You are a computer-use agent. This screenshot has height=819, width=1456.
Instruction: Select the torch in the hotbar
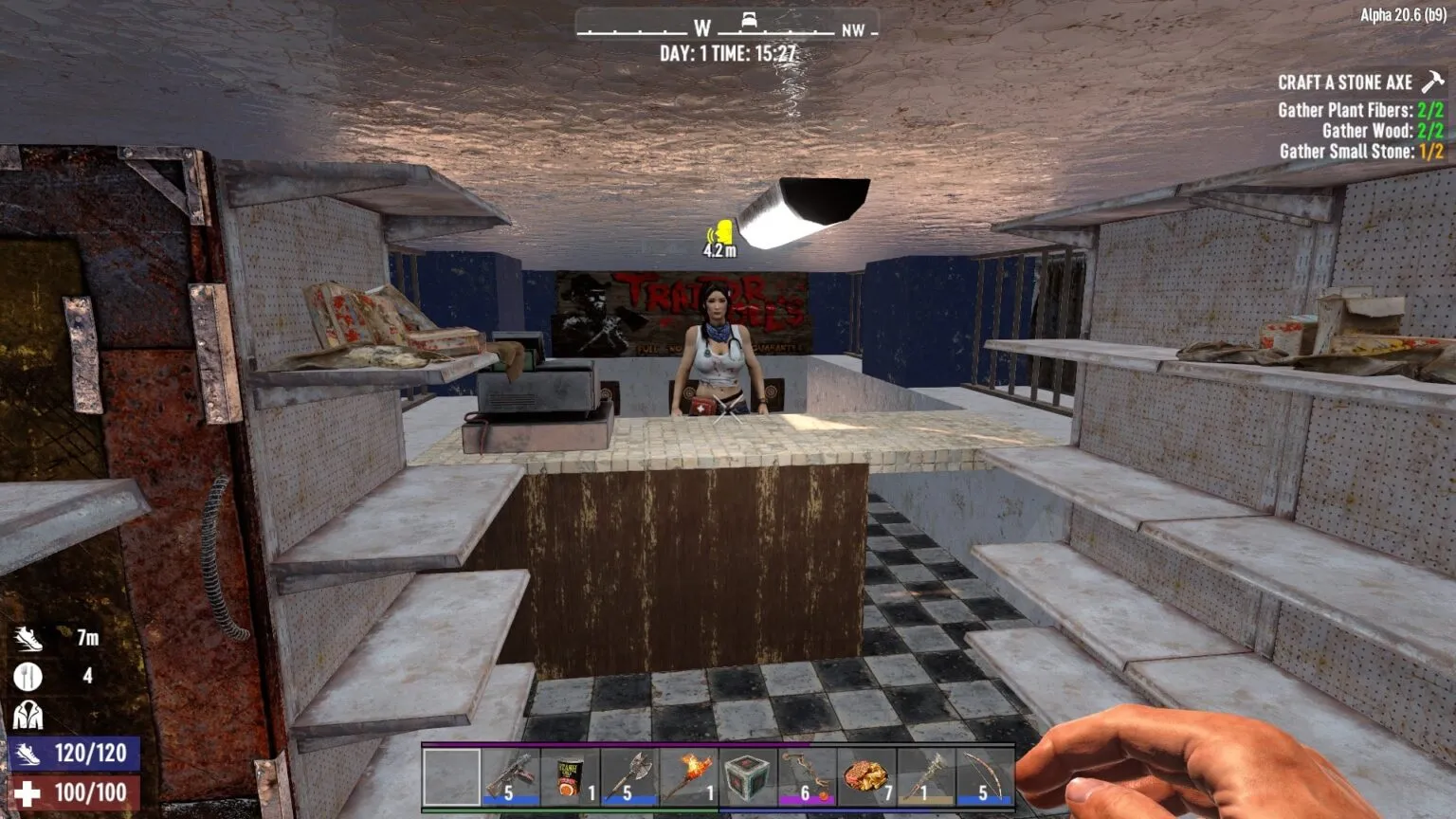[688, 779]
